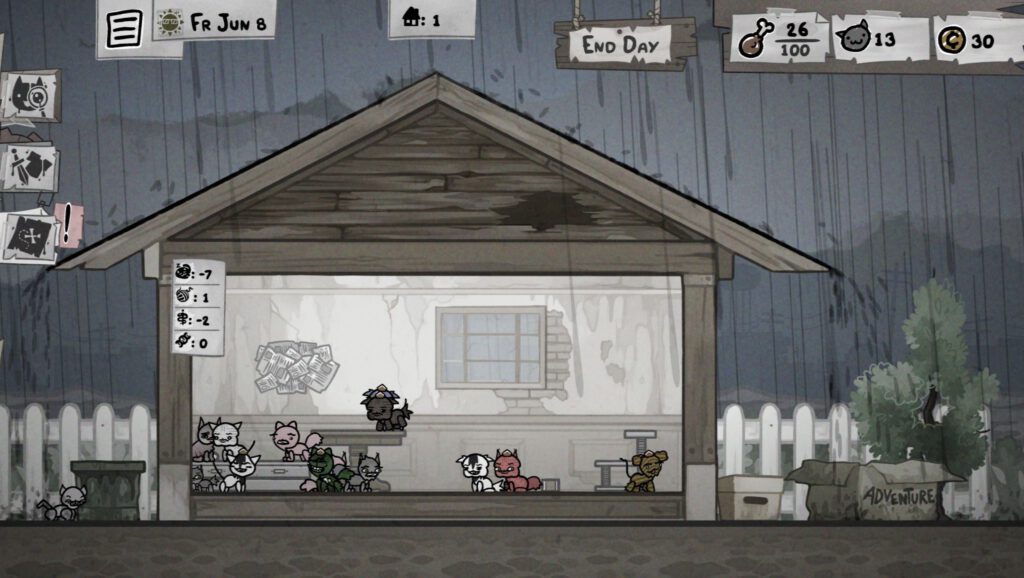Viewport: 1024px width, 578px height.
Task: Open the treasure map note
Action: coord(30,237)
